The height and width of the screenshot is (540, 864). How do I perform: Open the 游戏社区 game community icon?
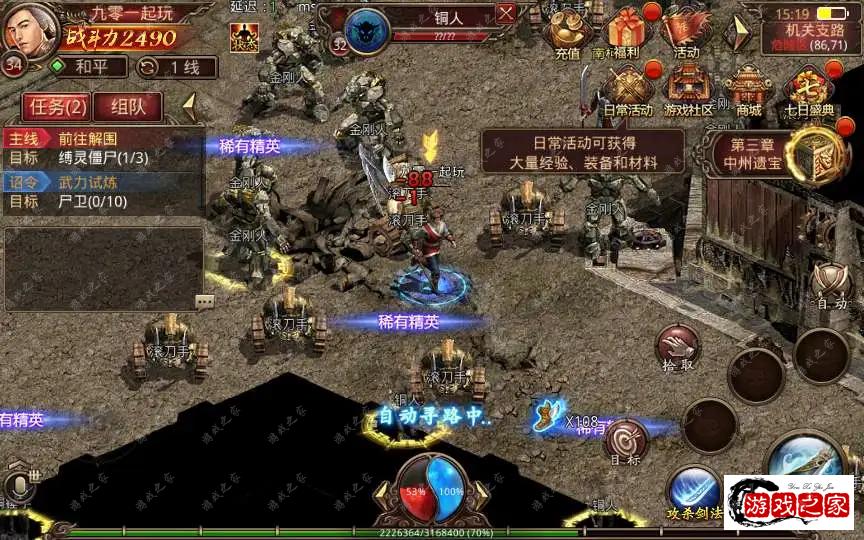pos(690,88)
